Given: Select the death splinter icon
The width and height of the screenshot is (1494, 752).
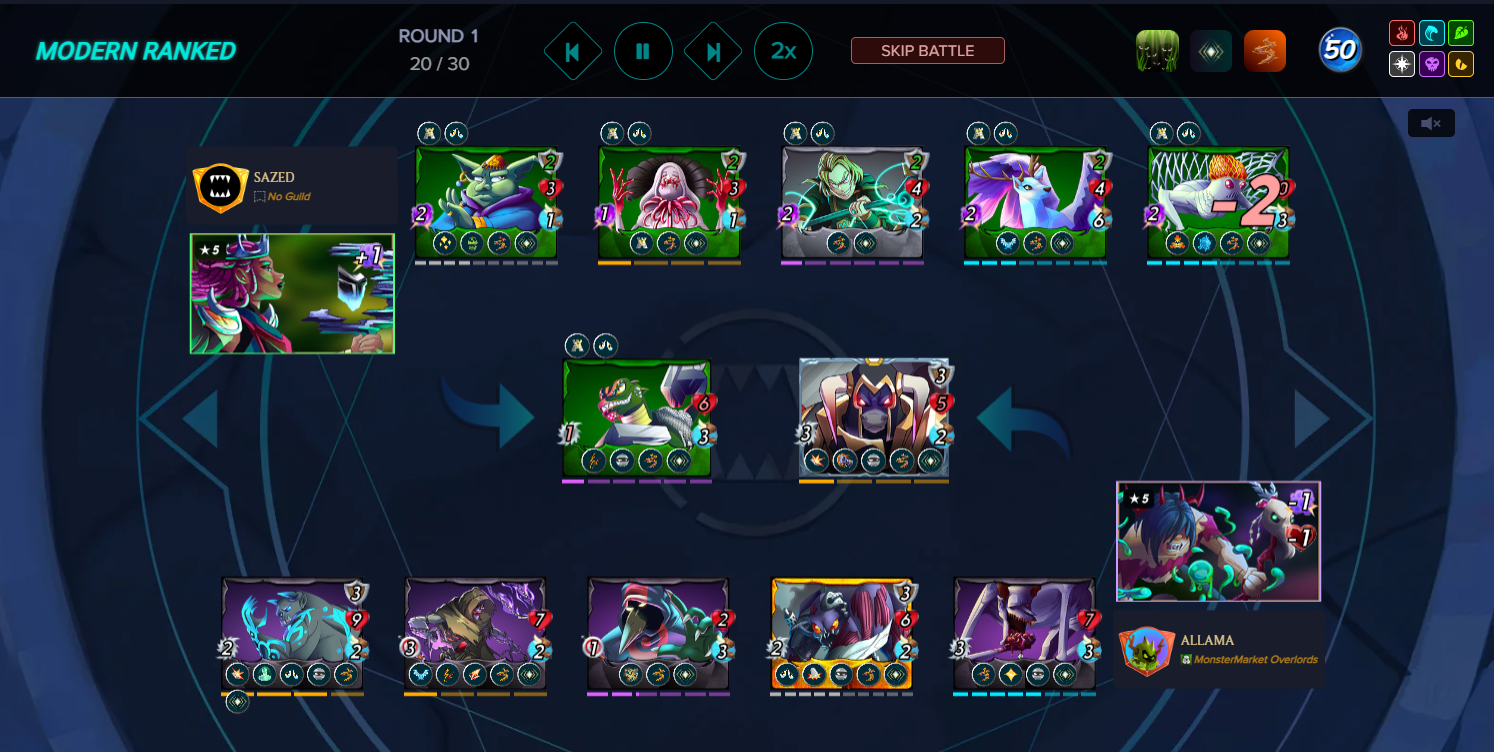Looking at the screenshot, I should tap(1431, 64).
